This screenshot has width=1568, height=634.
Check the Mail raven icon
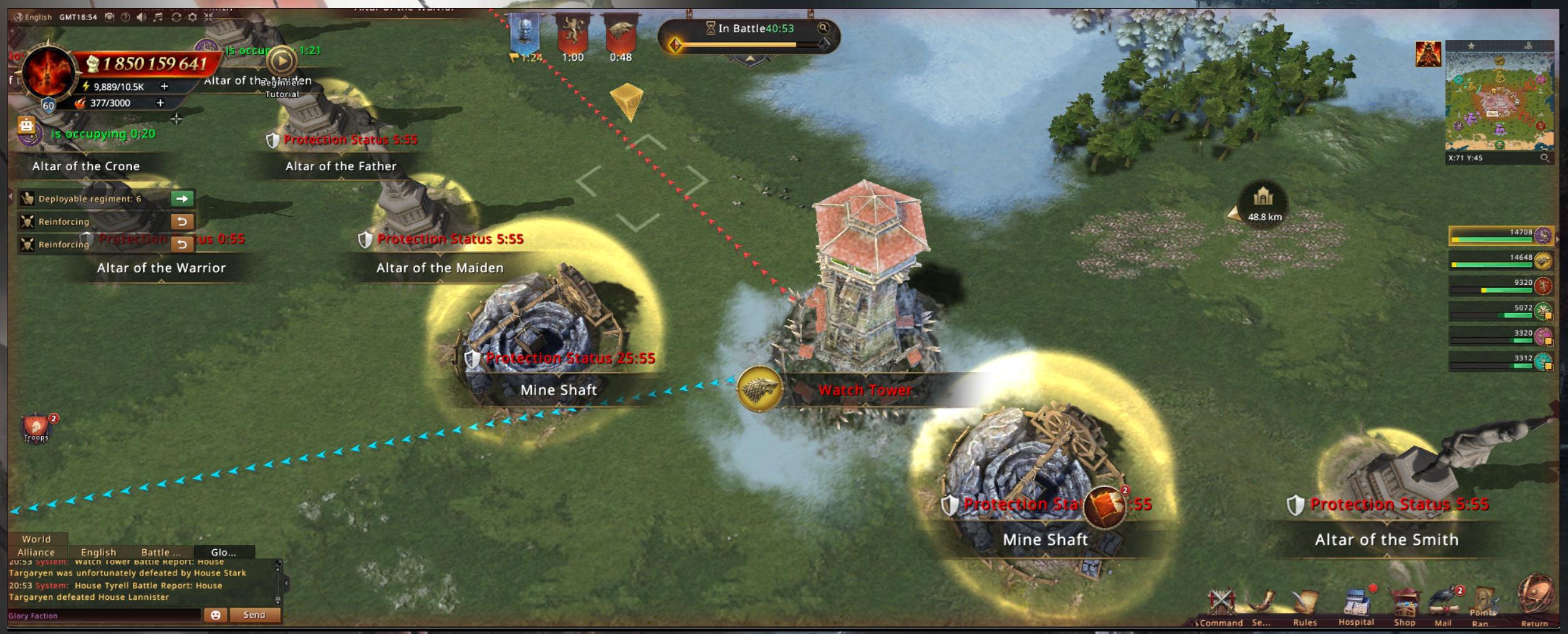1444,603
